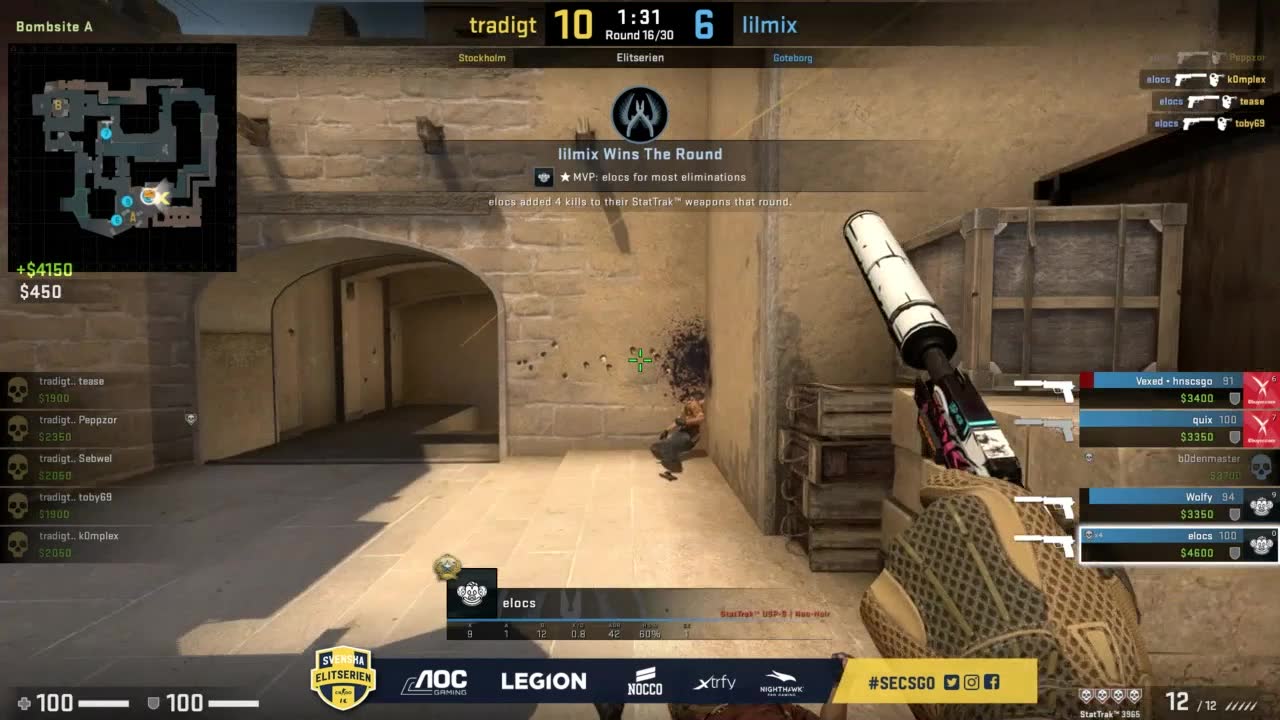Click the NOCCO sponsor logo
This screenshot has height=720, width=1280.
(x=646, y=680)
